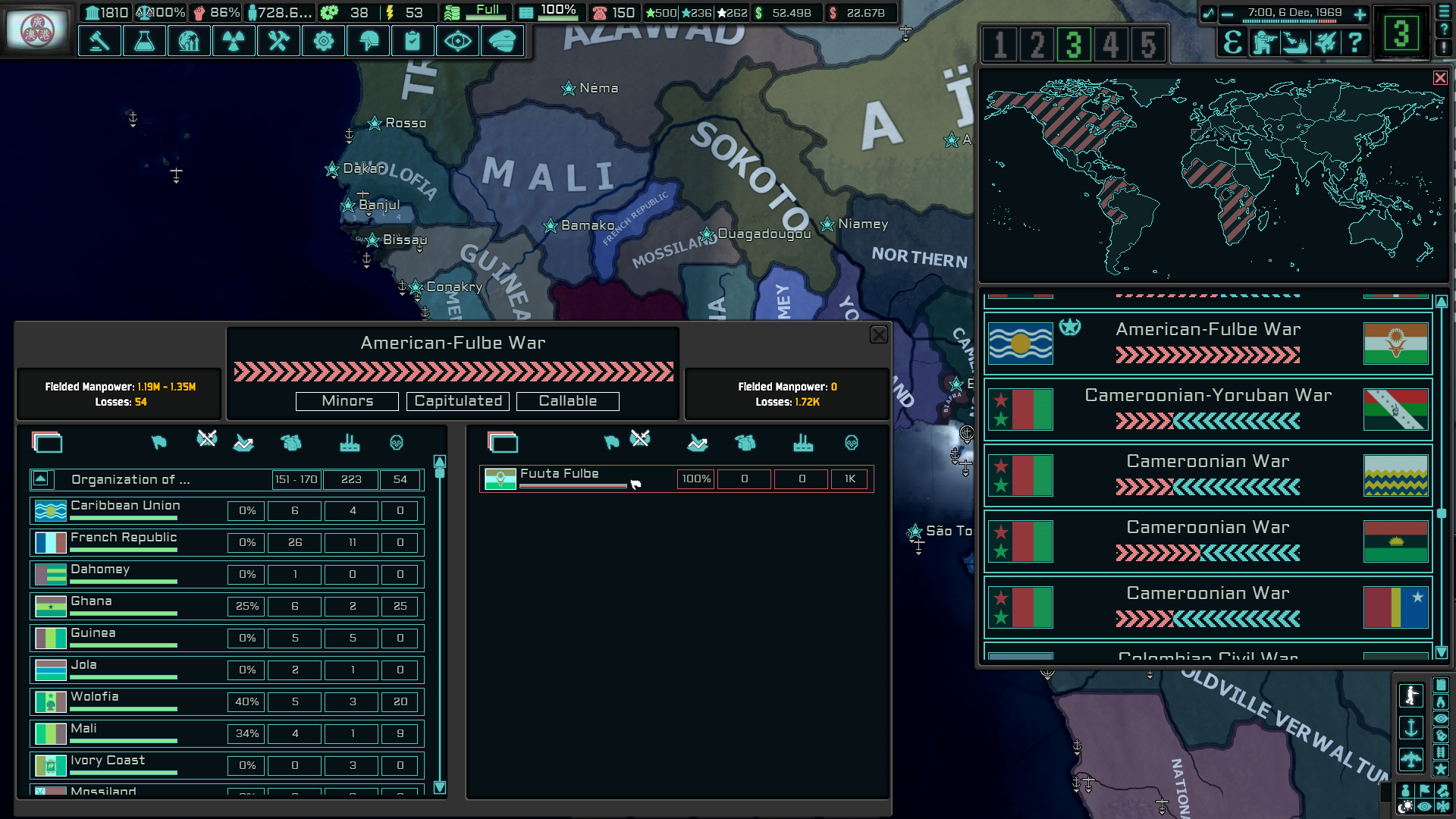Image resolution: width=1456 pixels, height=819 pixels.
Task: Open the military staff officer cap icon
Action: coord(502,41)
